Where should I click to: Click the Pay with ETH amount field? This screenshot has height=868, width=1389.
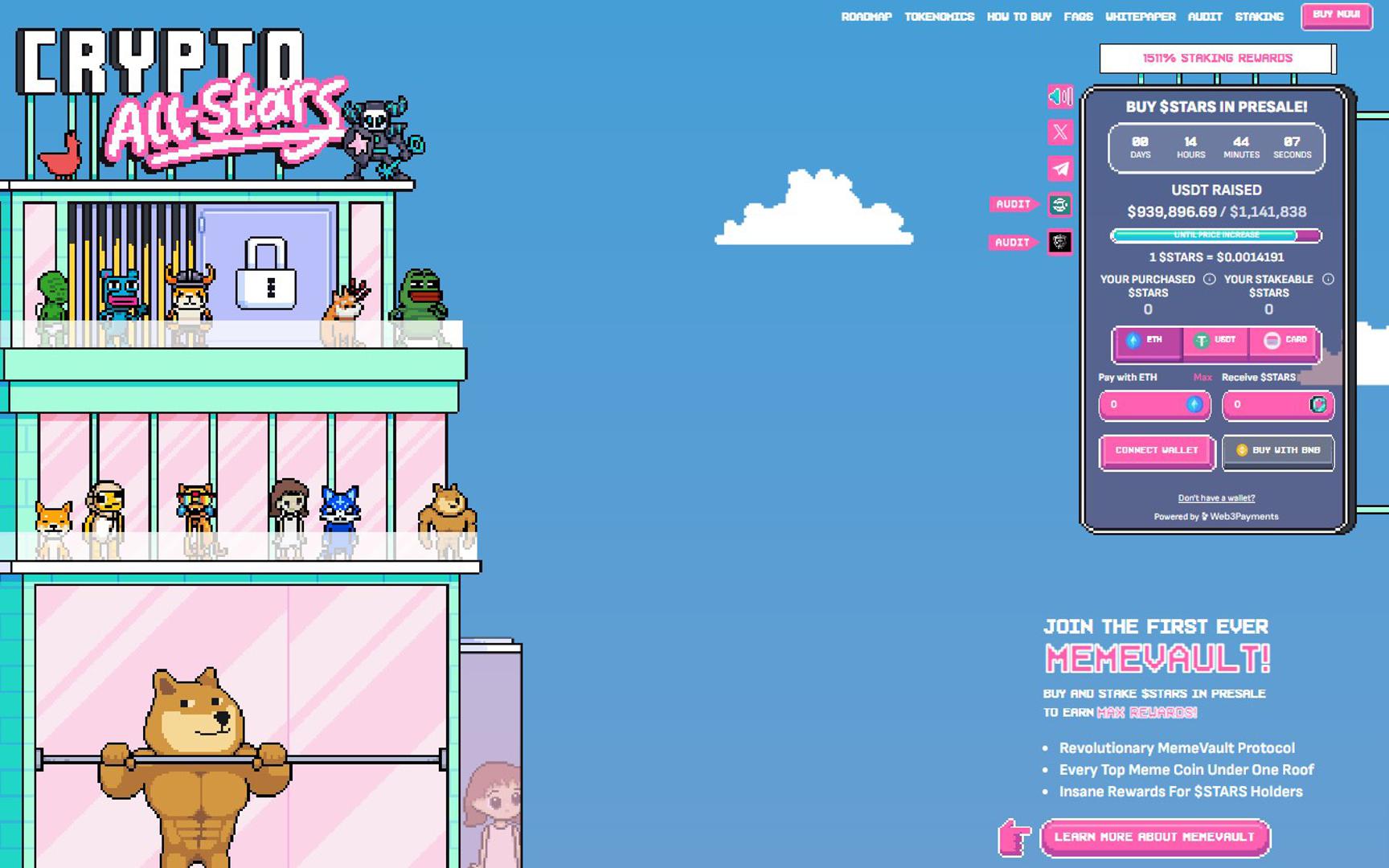1146,405
